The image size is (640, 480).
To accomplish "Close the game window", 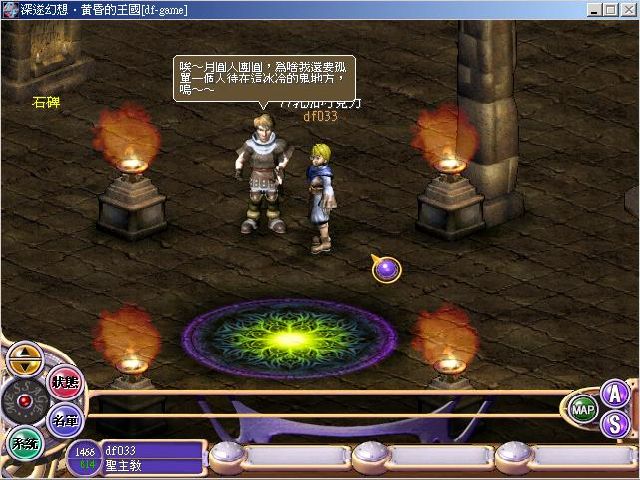I will (629, 9).
